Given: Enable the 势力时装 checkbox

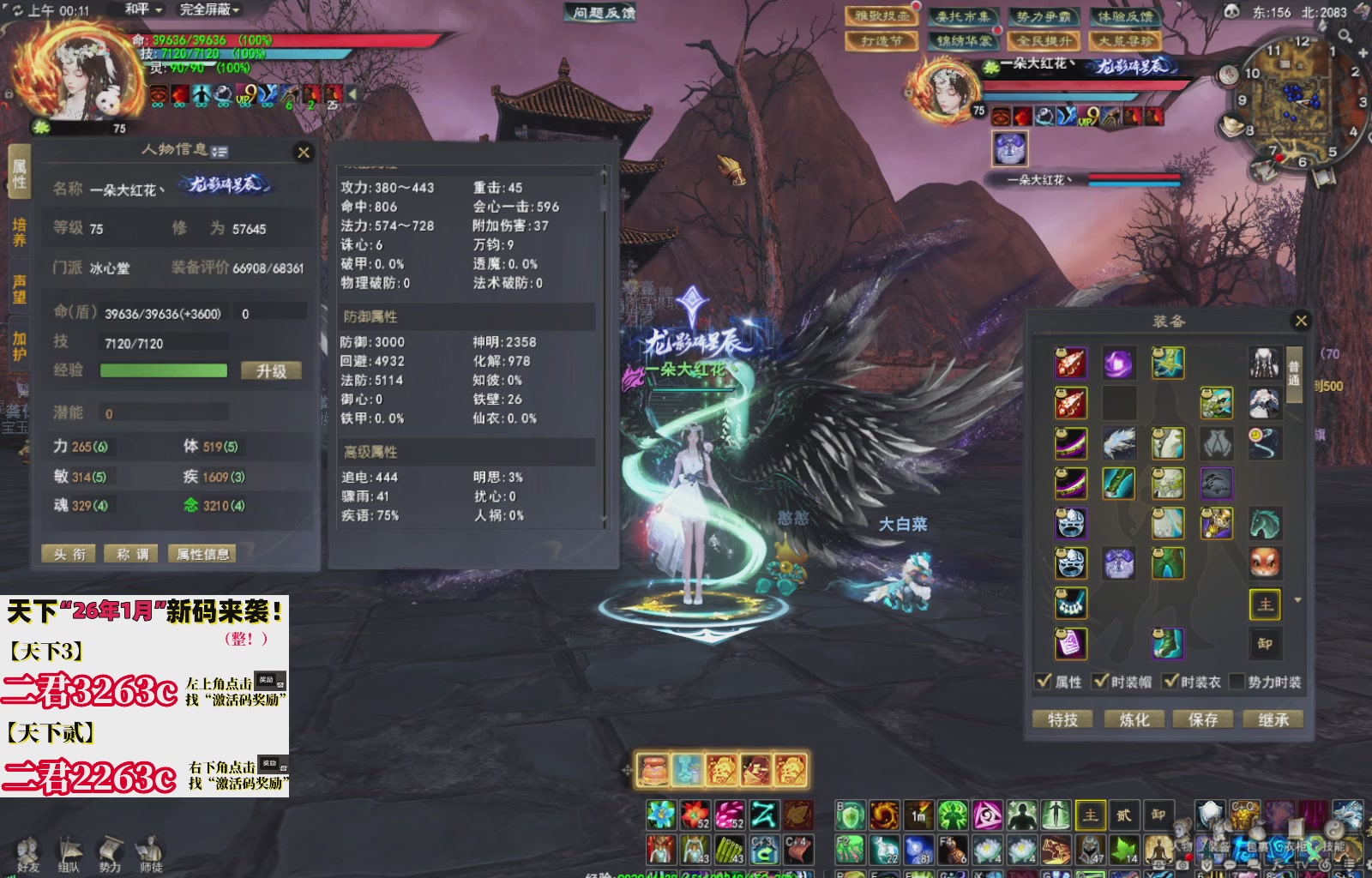Looking at the screenshot, I should (x=1238, y=682).
